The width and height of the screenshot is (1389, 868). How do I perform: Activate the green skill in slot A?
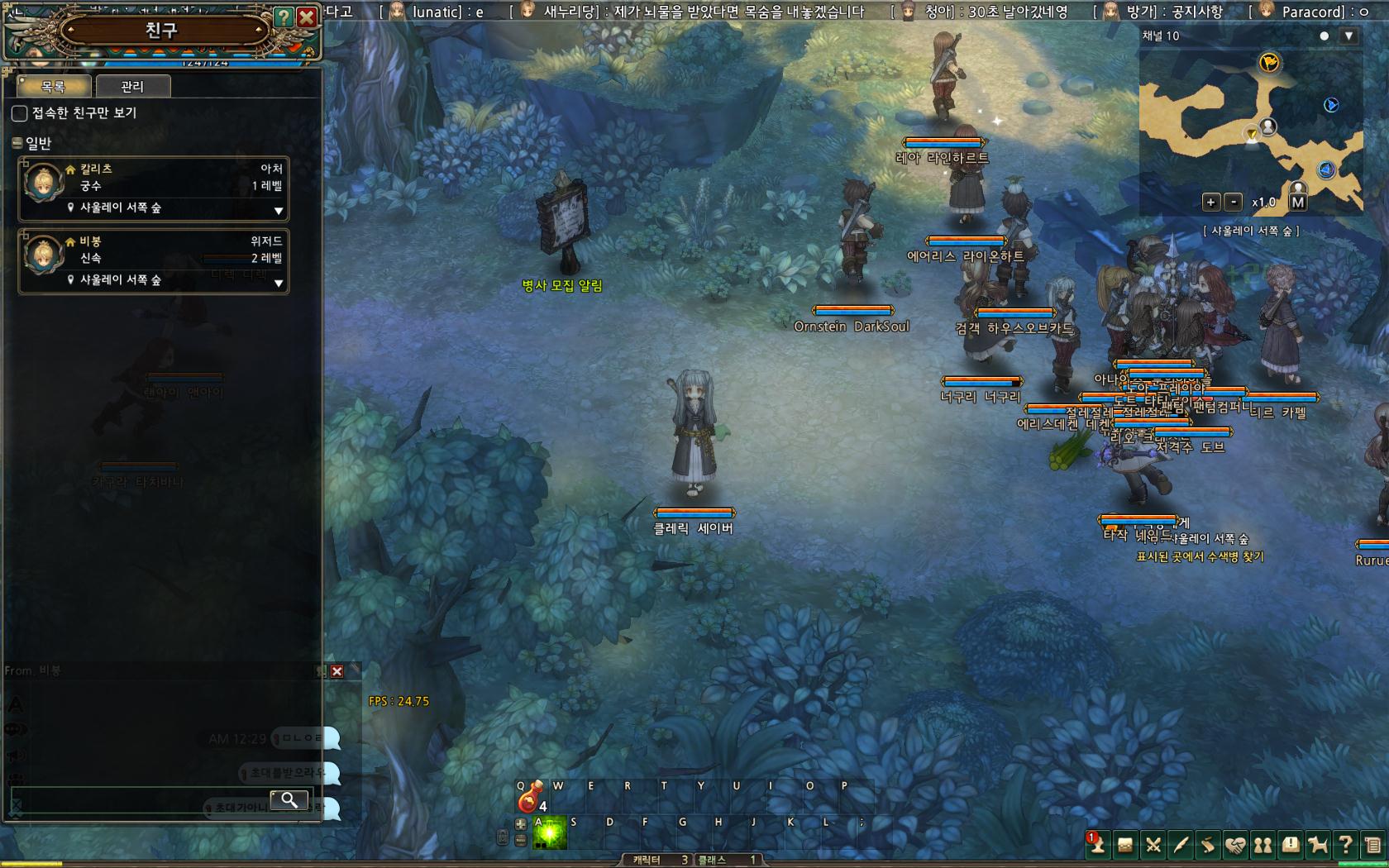point(549,833)
